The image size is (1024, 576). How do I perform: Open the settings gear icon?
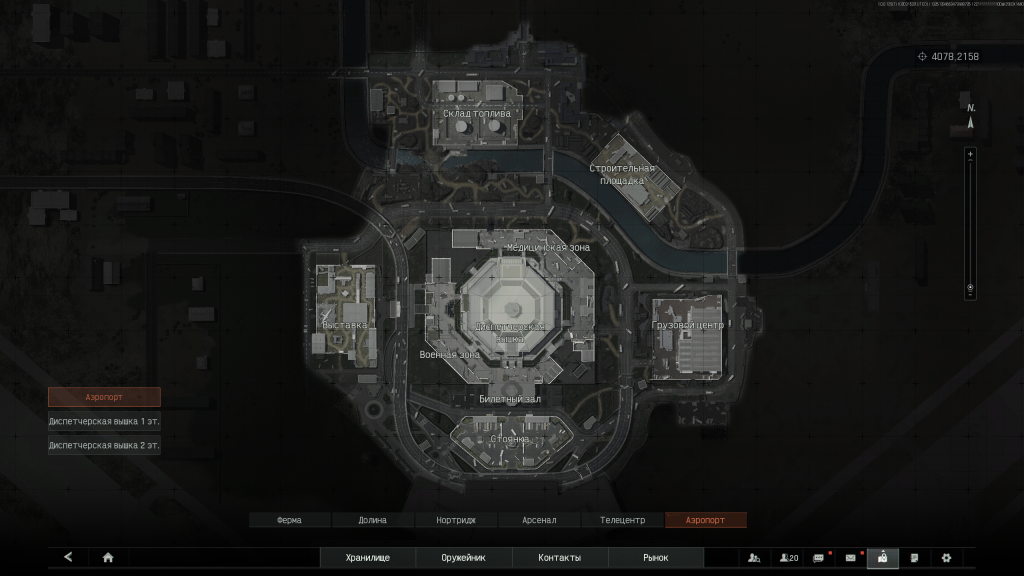(x=946, y=558)
